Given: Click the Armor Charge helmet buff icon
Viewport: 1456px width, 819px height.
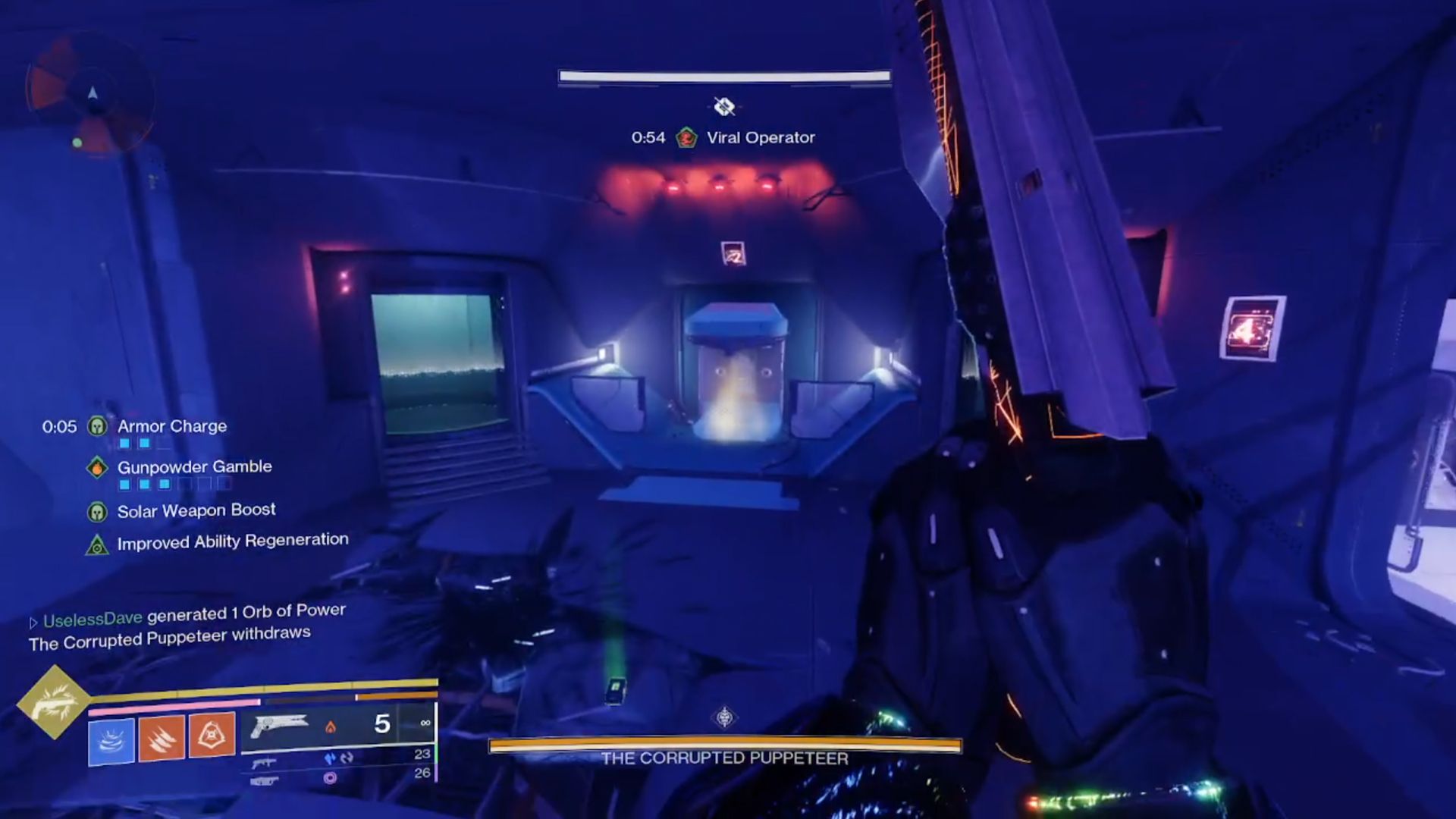Looking at the screenshot, I should coord(98,427).
